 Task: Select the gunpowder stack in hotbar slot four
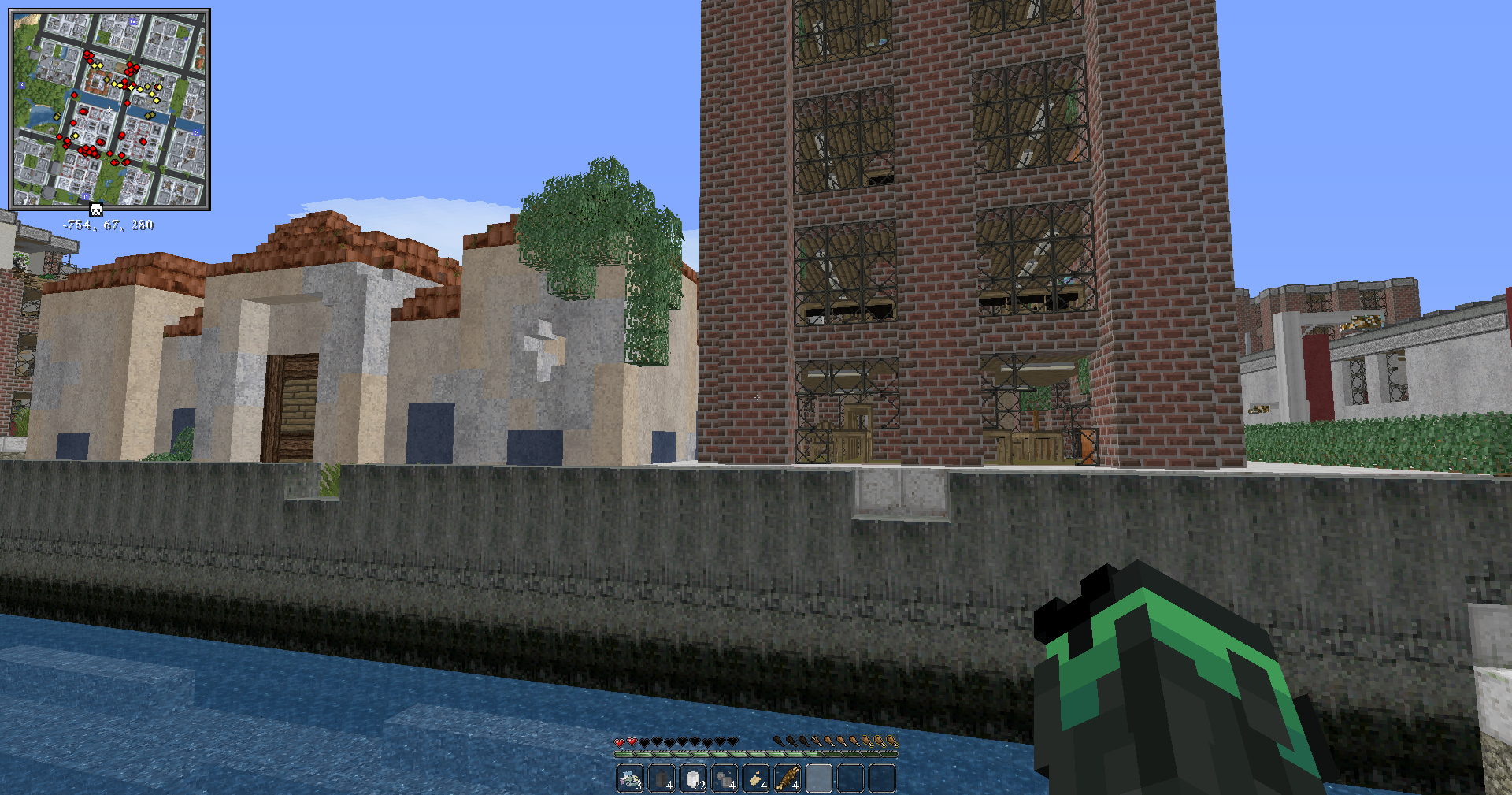click(x=725, y=777)
